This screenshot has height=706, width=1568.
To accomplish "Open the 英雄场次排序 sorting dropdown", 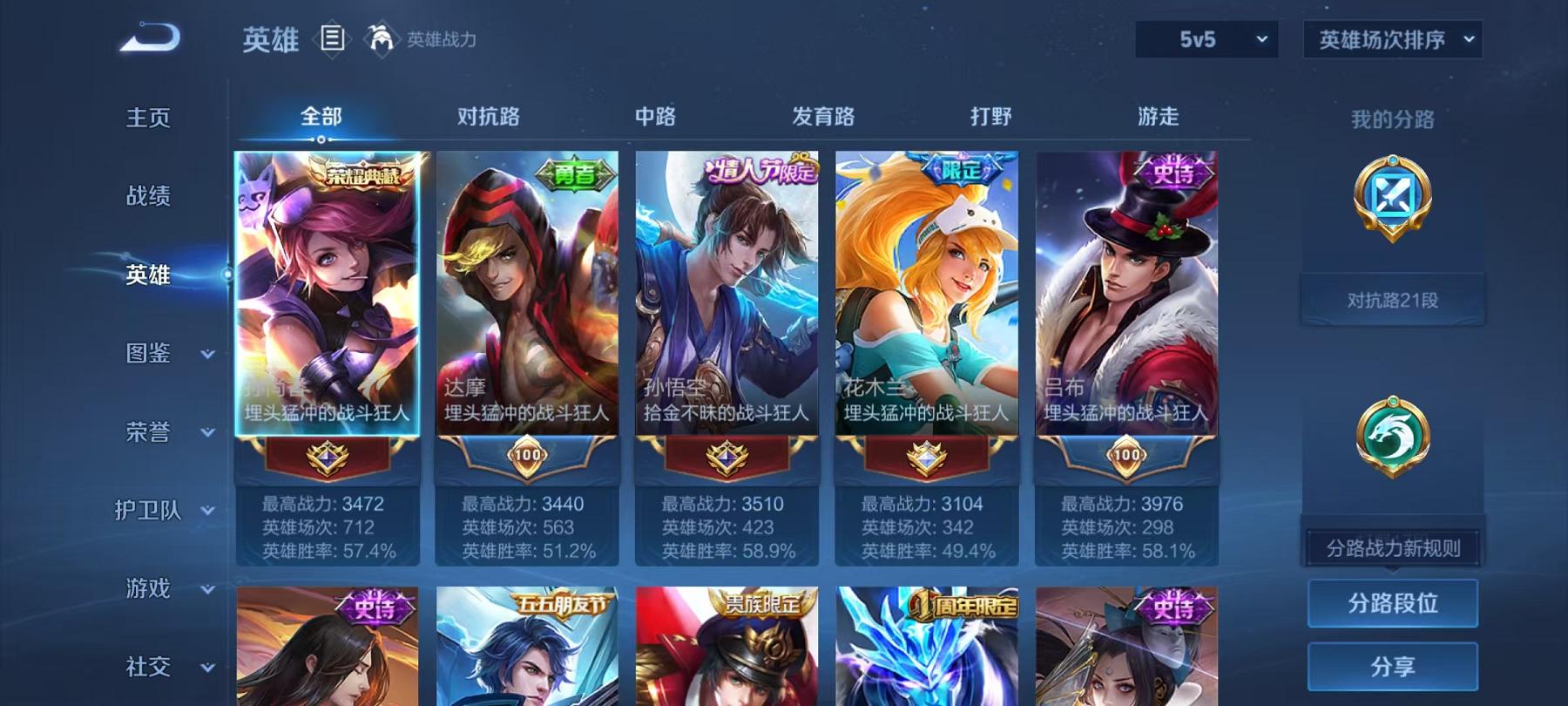I will tap(1391, 39).
